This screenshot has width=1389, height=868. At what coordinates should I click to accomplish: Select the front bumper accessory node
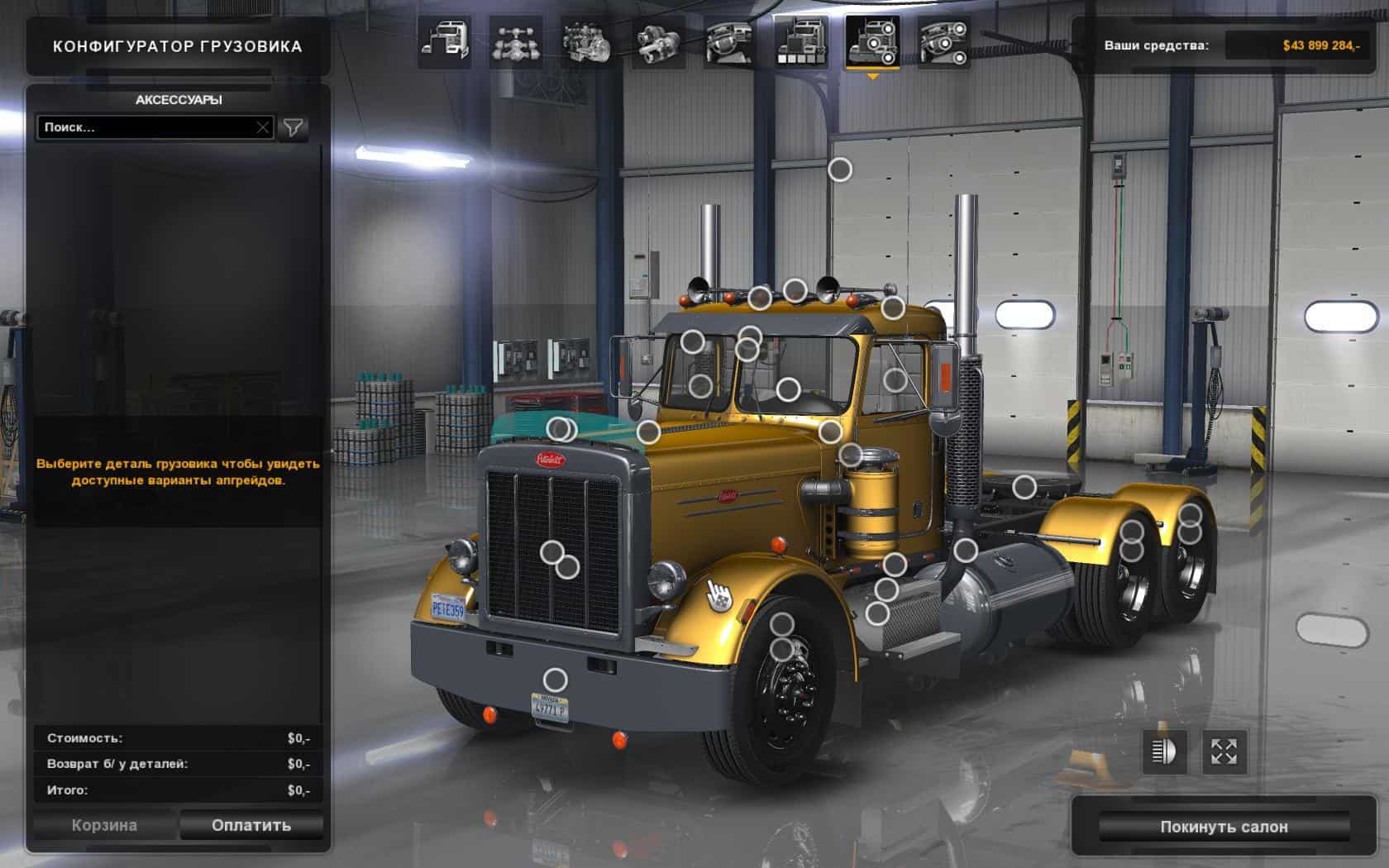click(x=555, y=680)
